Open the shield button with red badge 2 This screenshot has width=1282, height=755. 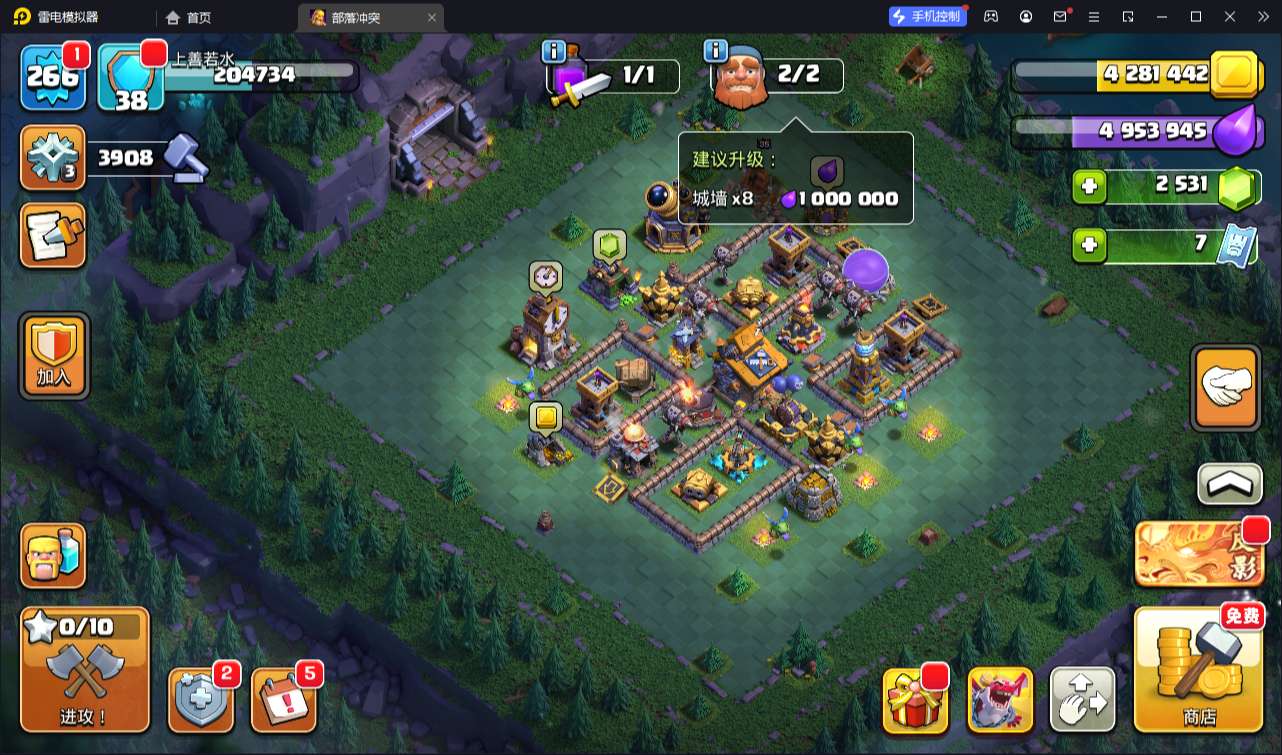(x=202, y=699)
